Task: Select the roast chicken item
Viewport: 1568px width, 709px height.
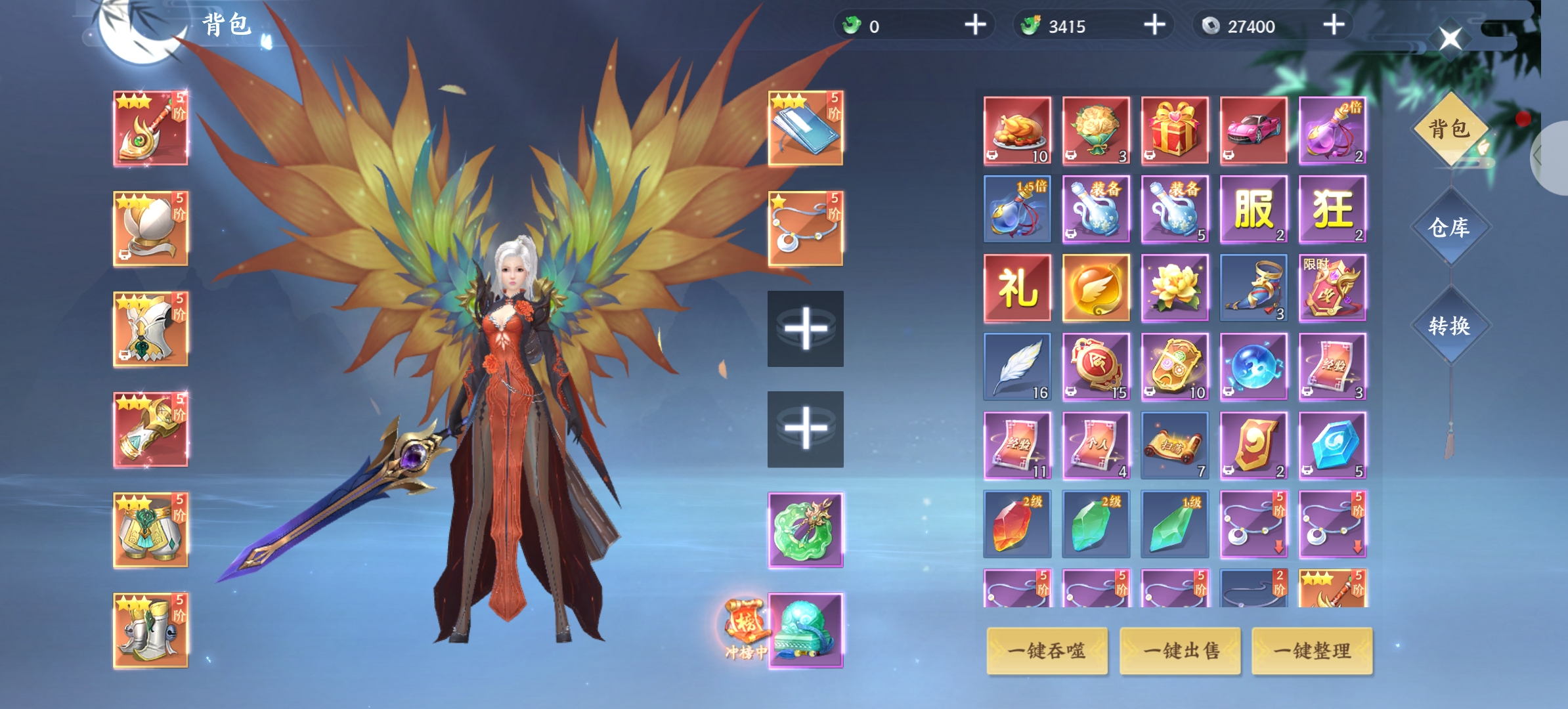Action: [1017, 130]
